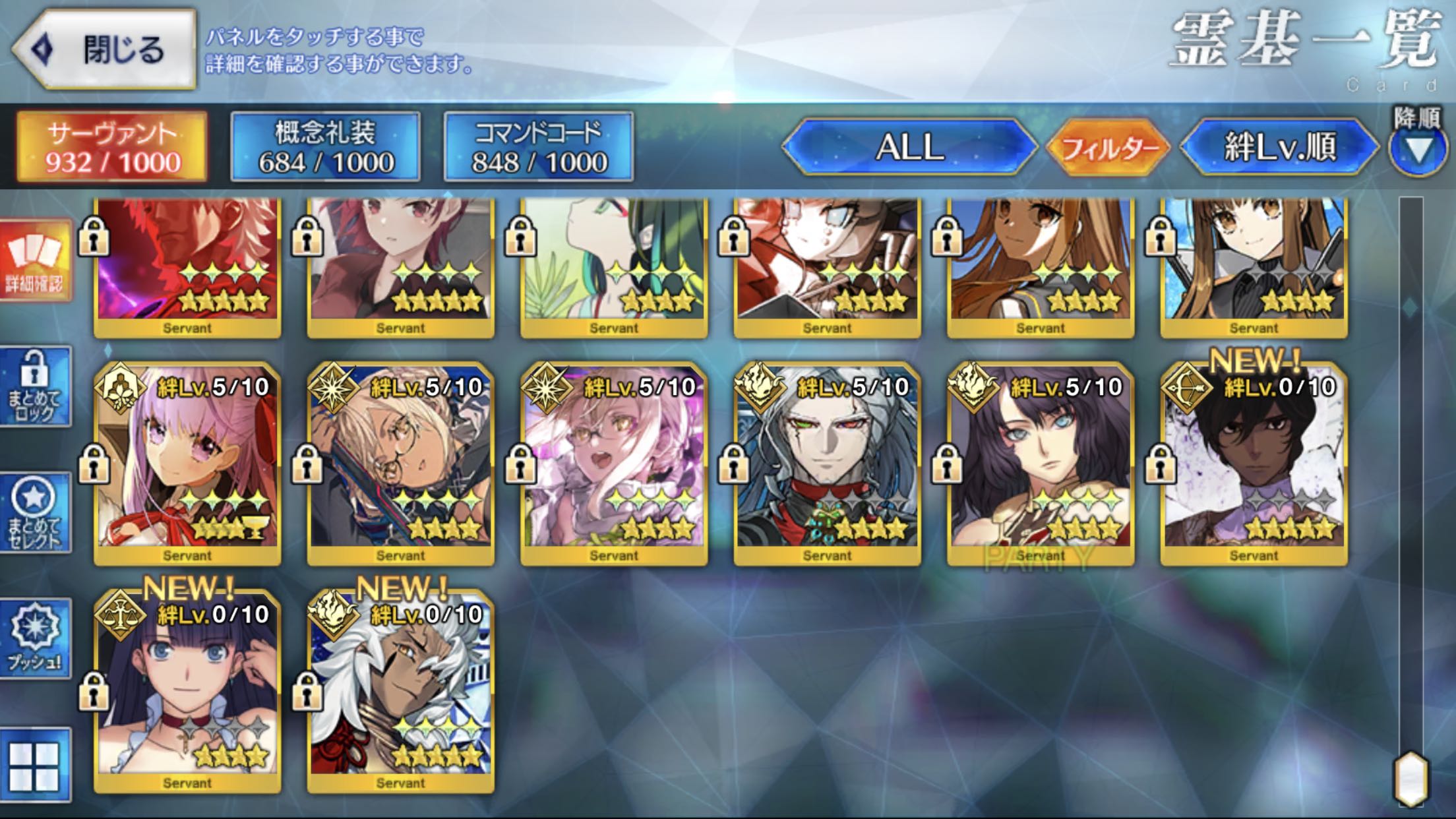Select the pink-haired servant with red ribbon
The image size is (1456, 819).
[187, 463]
